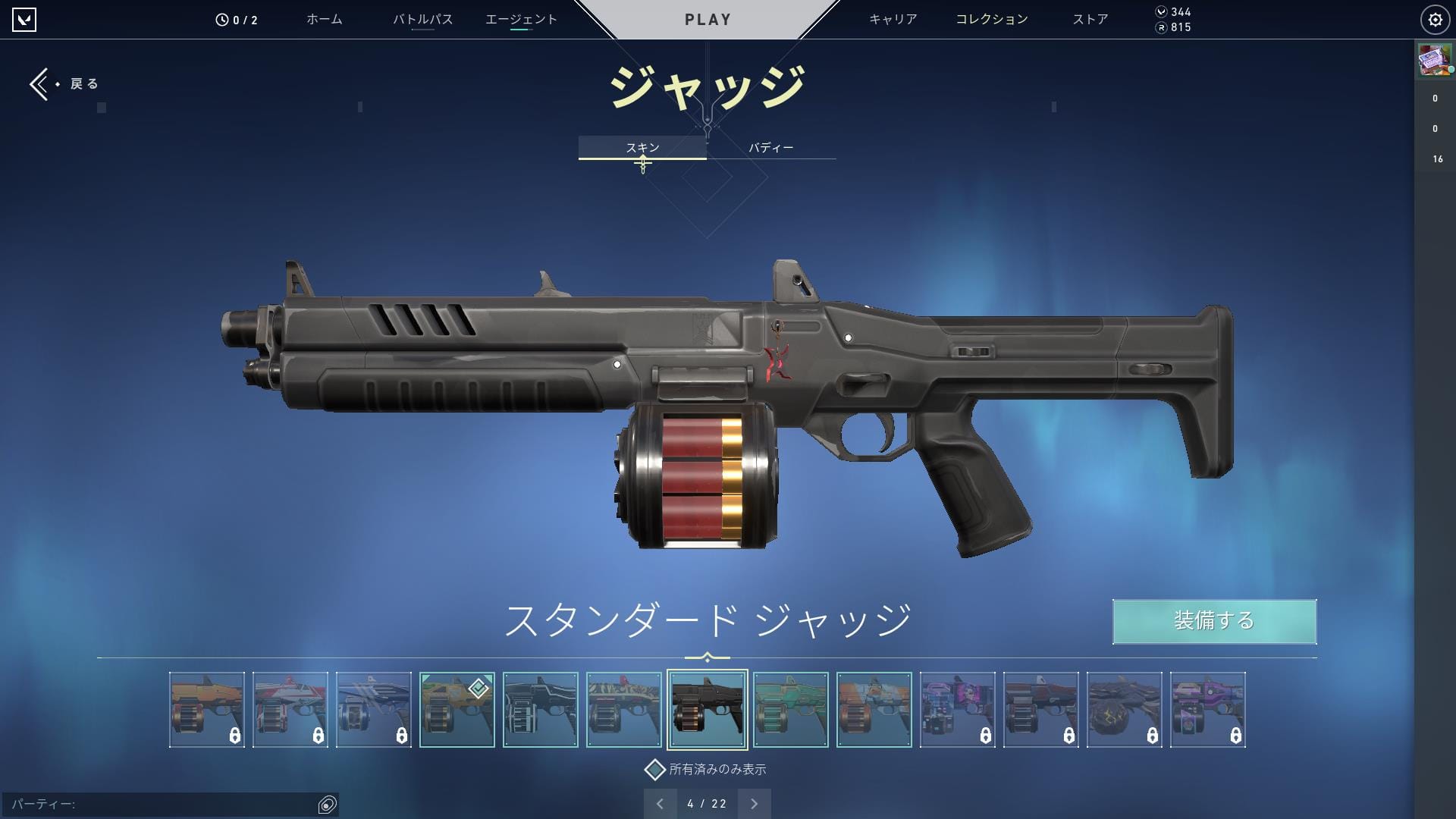Go to the previous page with left arrow
The width and height of the screenshot is (1456, 819).
pos(660,803)
